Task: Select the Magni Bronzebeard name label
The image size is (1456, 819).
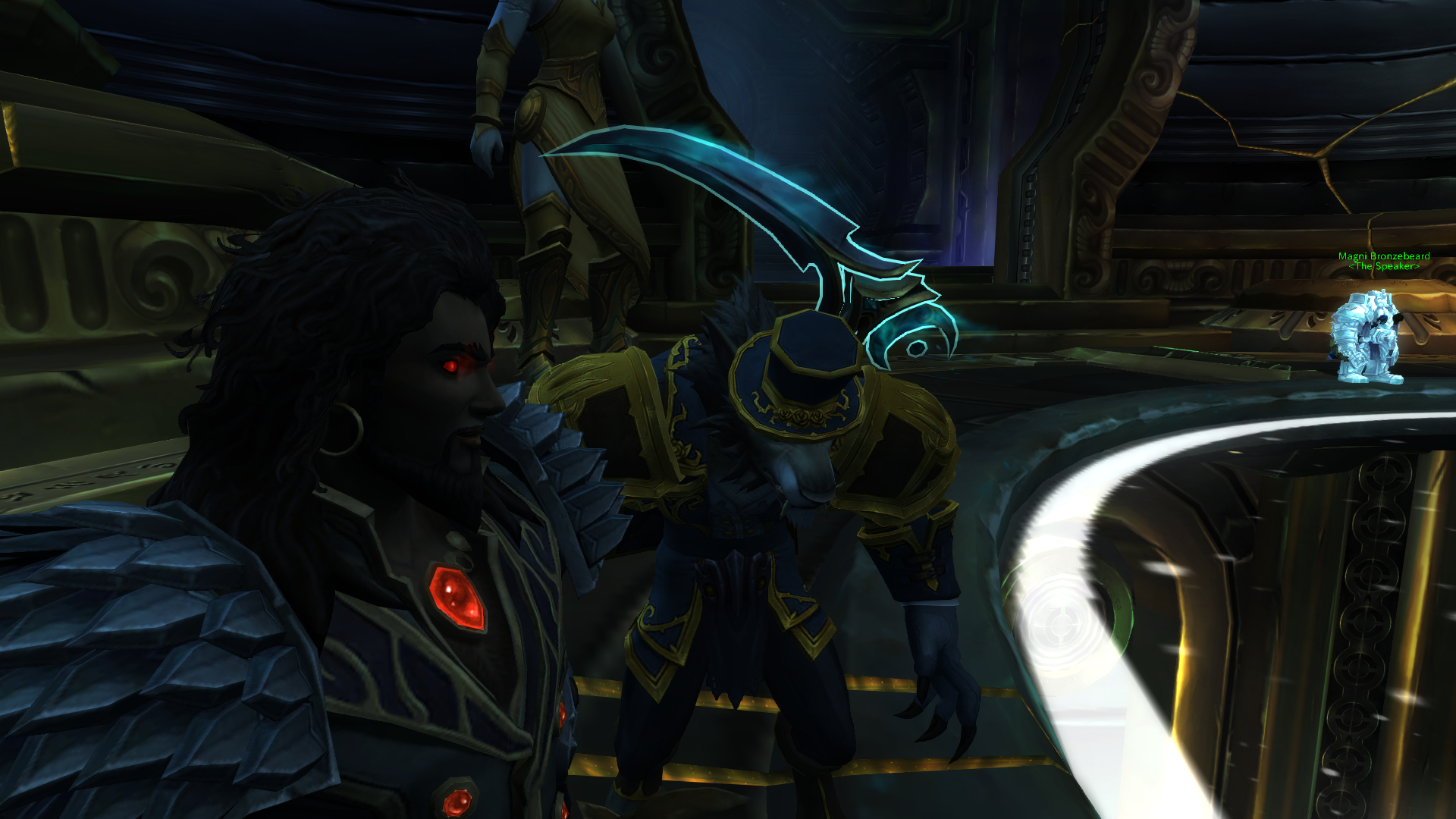Action: click(x=1384, y=256)
